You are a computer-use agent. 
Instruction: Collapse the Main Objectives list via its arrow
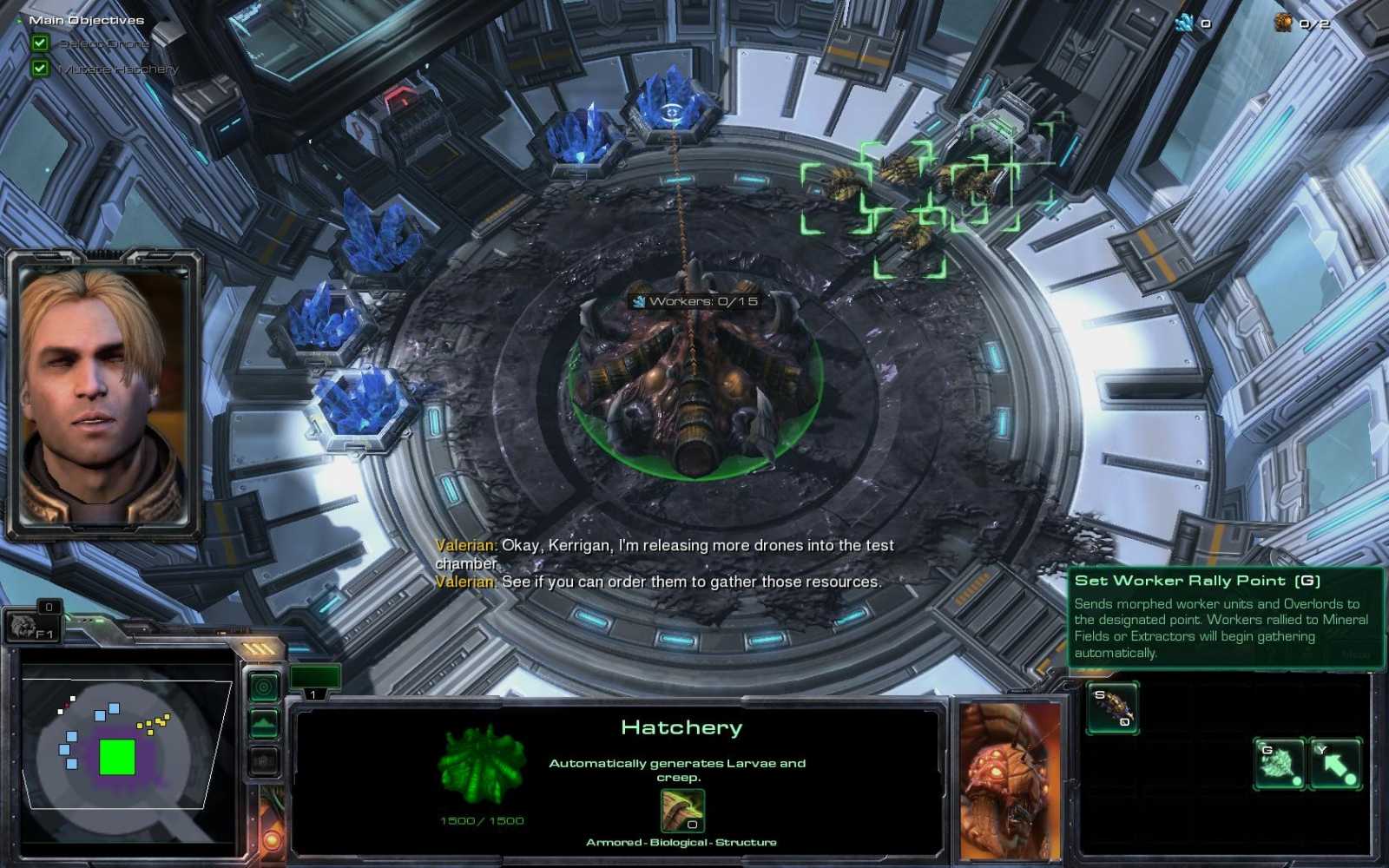click(x=19, y=20)
